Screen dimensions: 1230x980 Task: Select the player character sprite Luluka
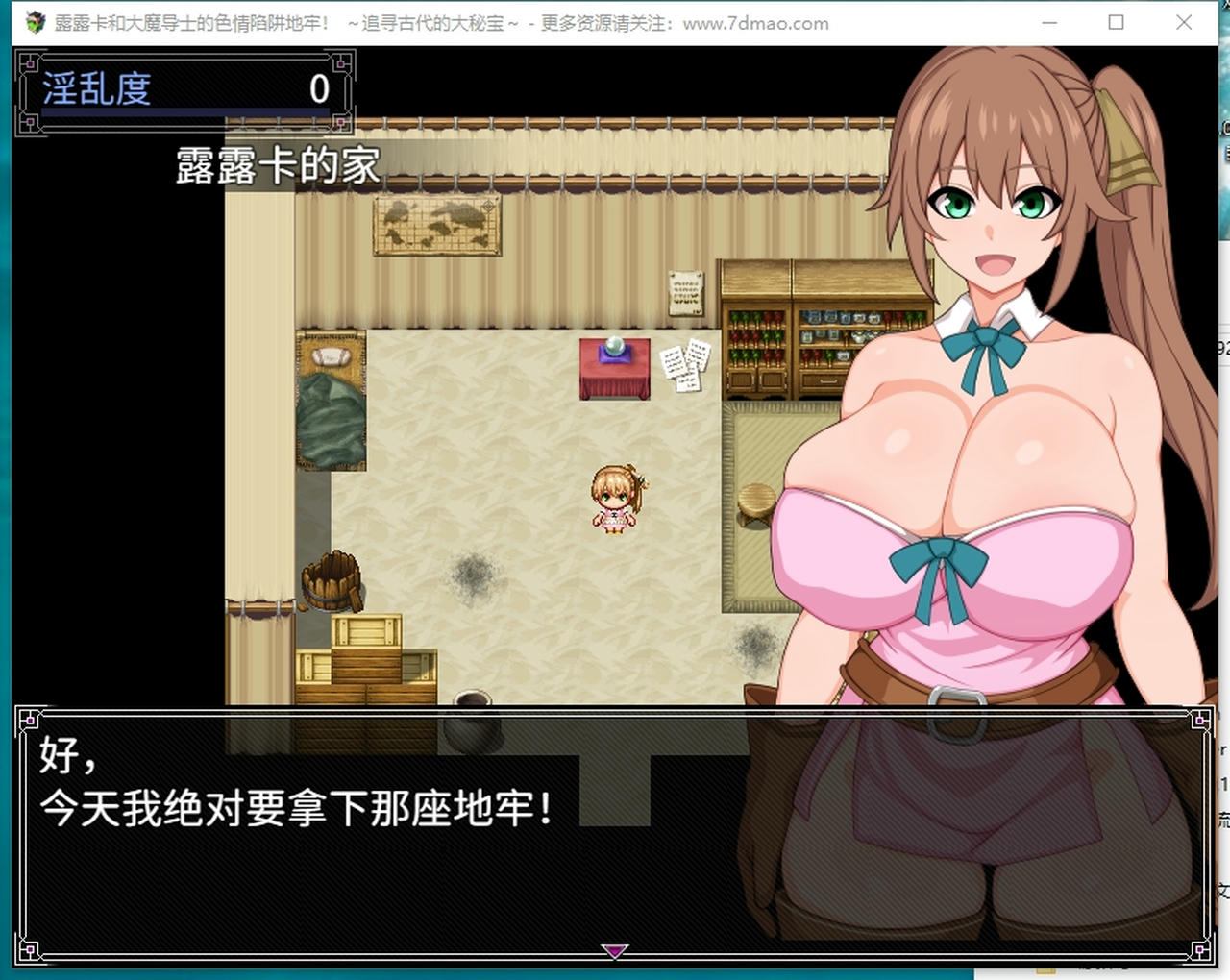click(612, 500)
